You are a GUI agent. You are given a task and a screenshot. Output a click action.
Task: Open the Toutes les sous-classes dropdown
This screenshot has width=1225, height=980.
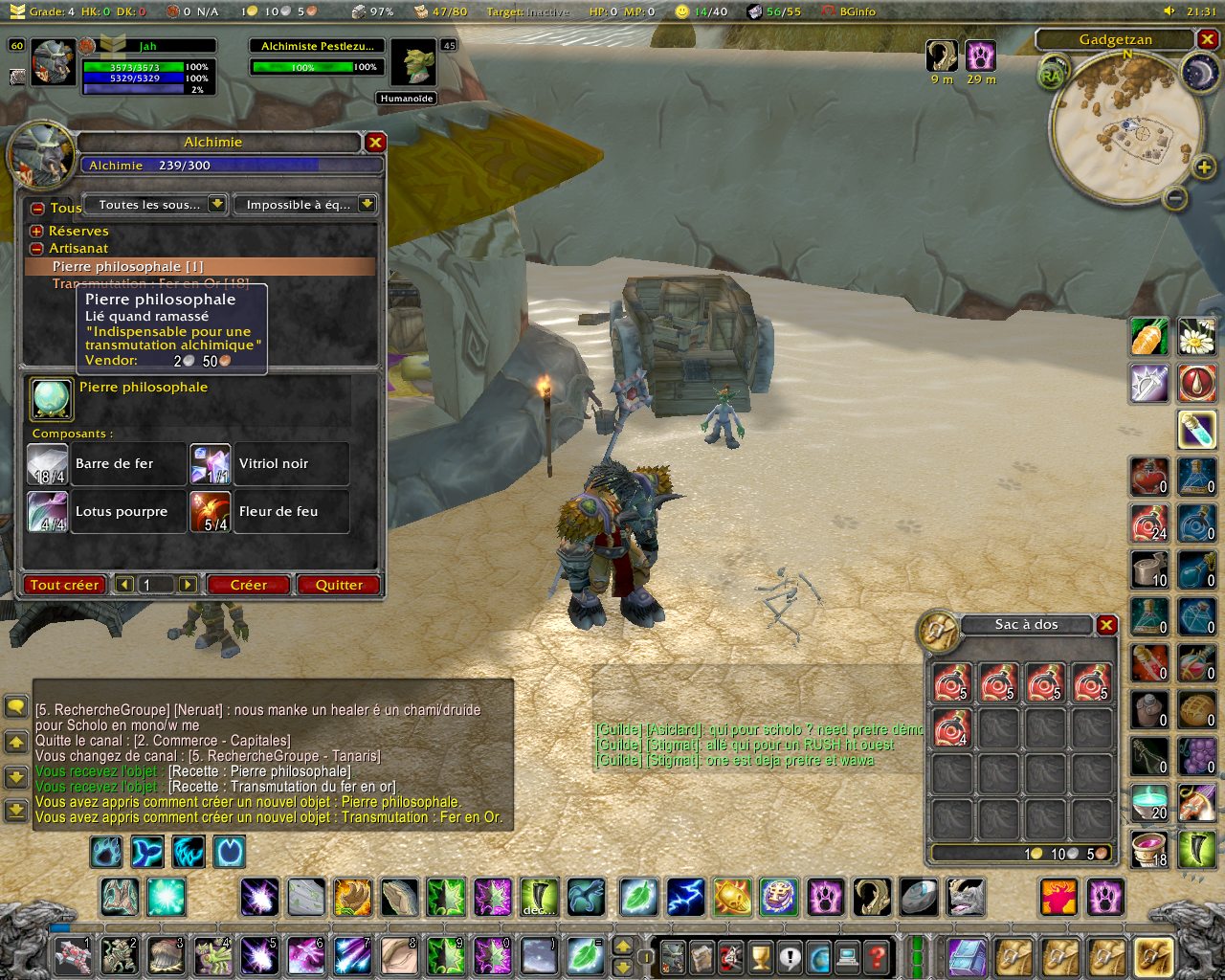tap(217, 205)
